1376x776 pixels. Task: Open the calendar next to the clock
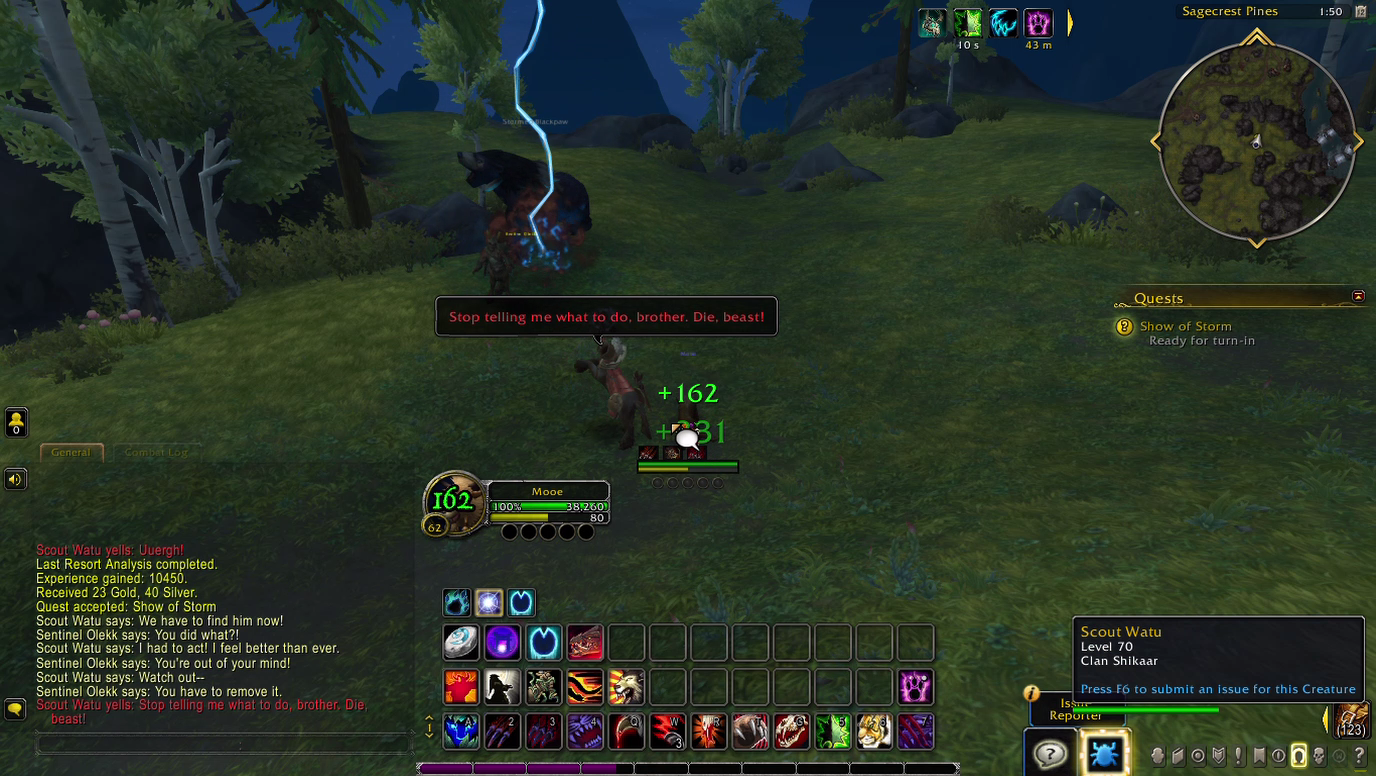pyautogui.click(x=1360, y=12)
